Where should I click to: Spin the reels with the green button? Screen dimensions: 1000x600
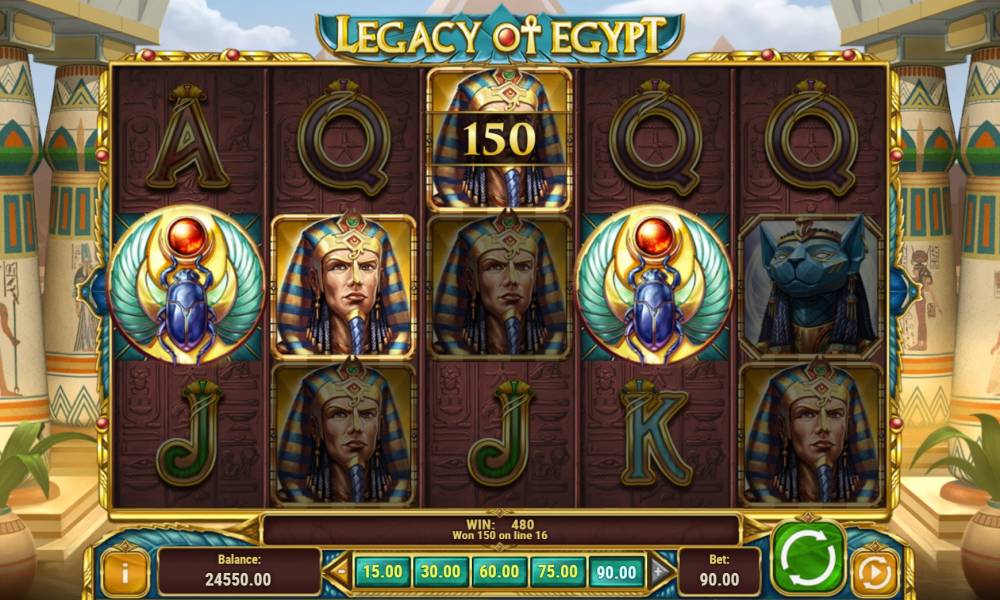(808, 558)
